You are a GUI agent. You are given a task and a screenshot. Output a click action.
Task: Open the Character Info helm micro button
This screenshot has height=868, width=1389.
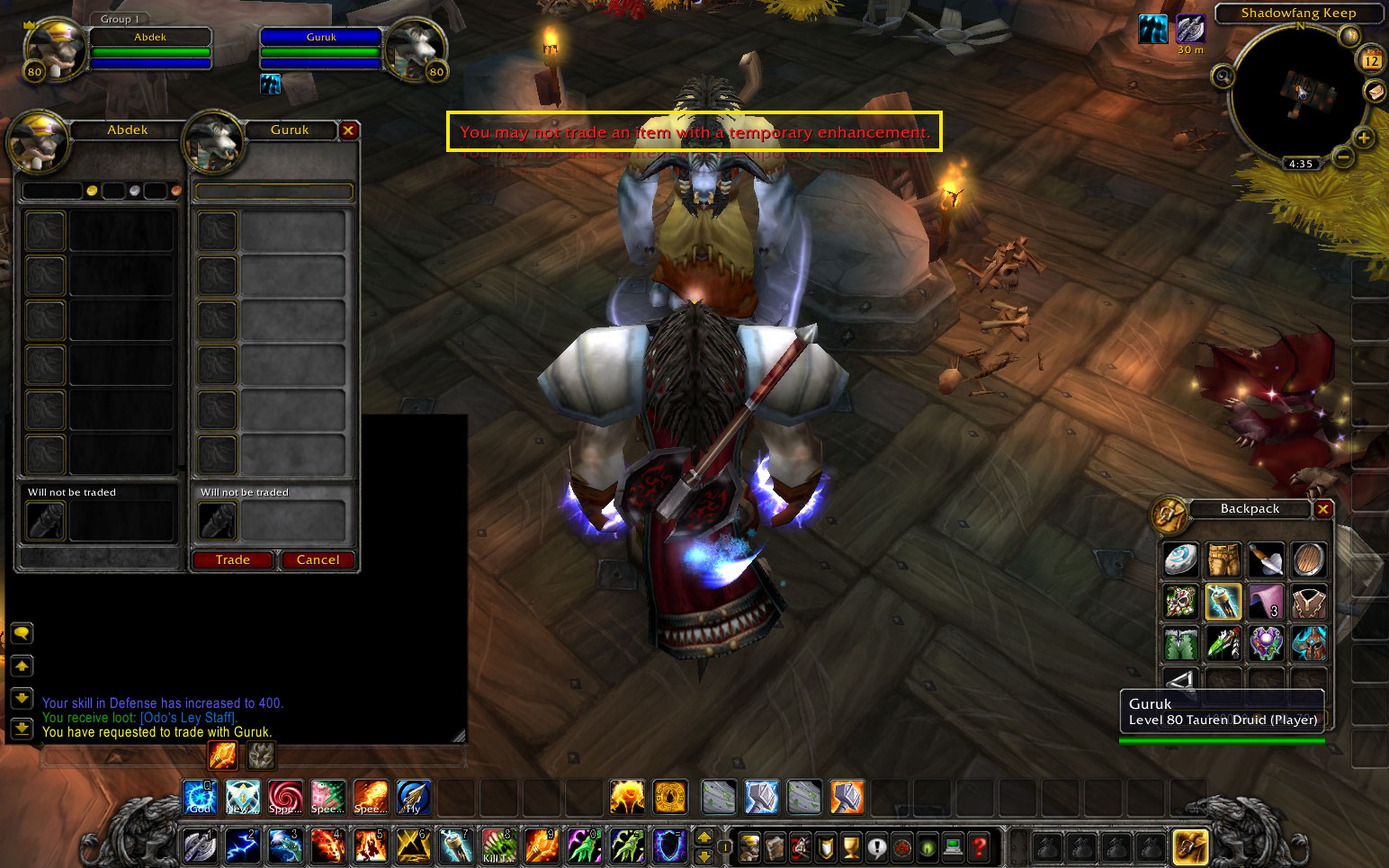(751, 847)
